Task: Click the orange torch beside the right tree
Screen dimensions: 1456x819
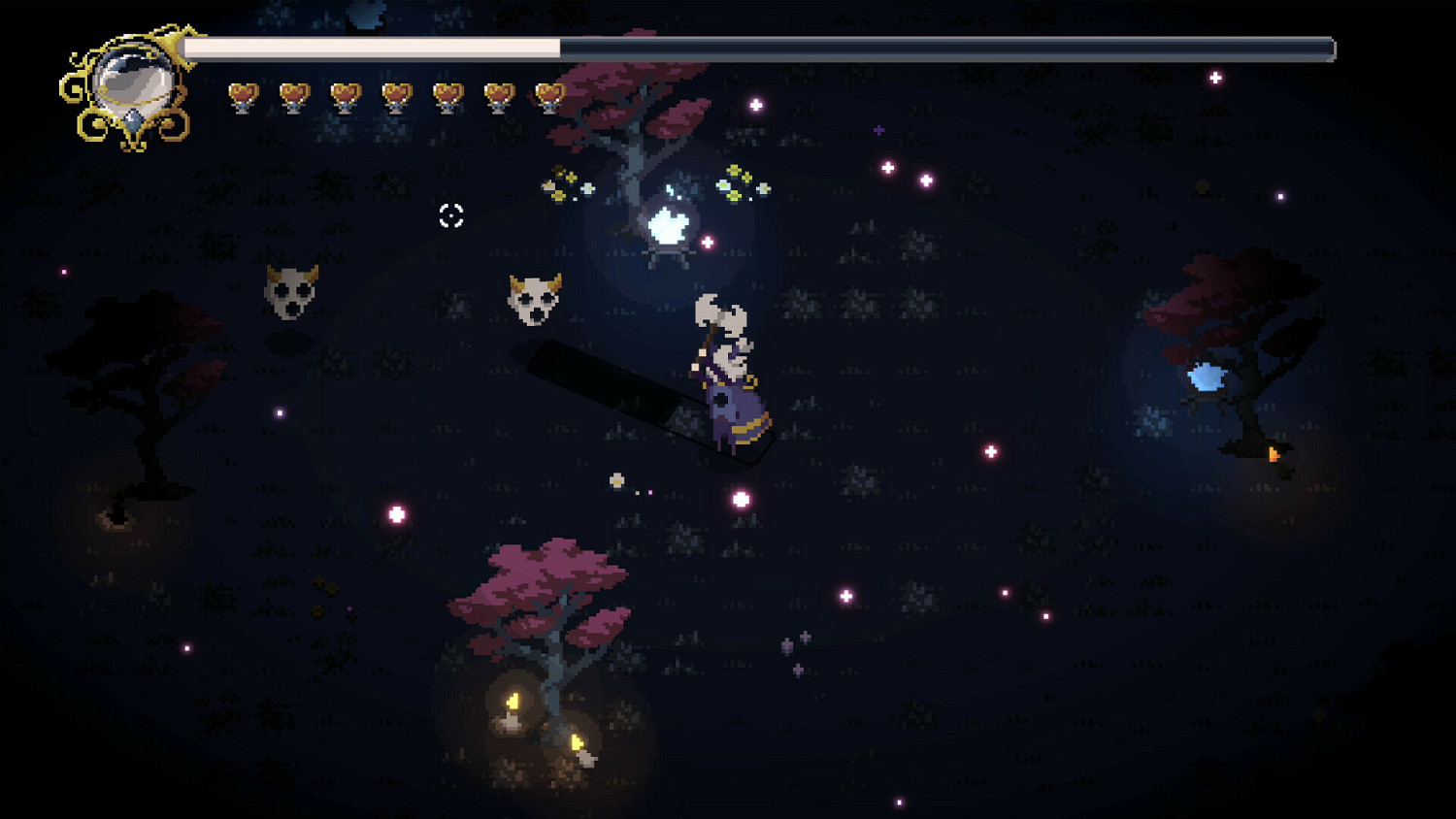Action: (1274, 452)
